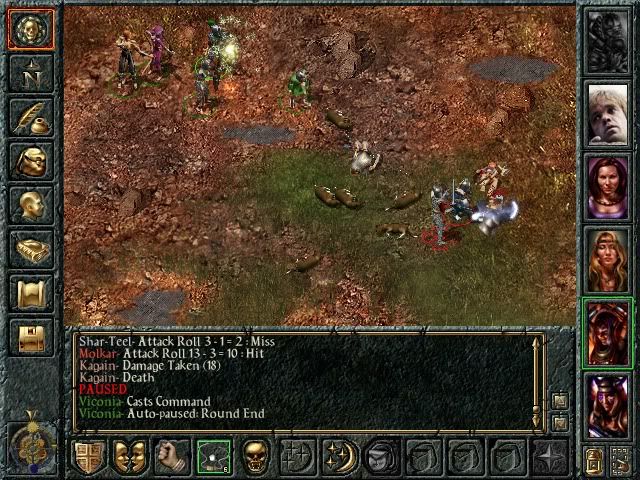The width and height of the screenshot is (640, 480).
Task: Choose the Talk masks action
Action: (130, 456)
